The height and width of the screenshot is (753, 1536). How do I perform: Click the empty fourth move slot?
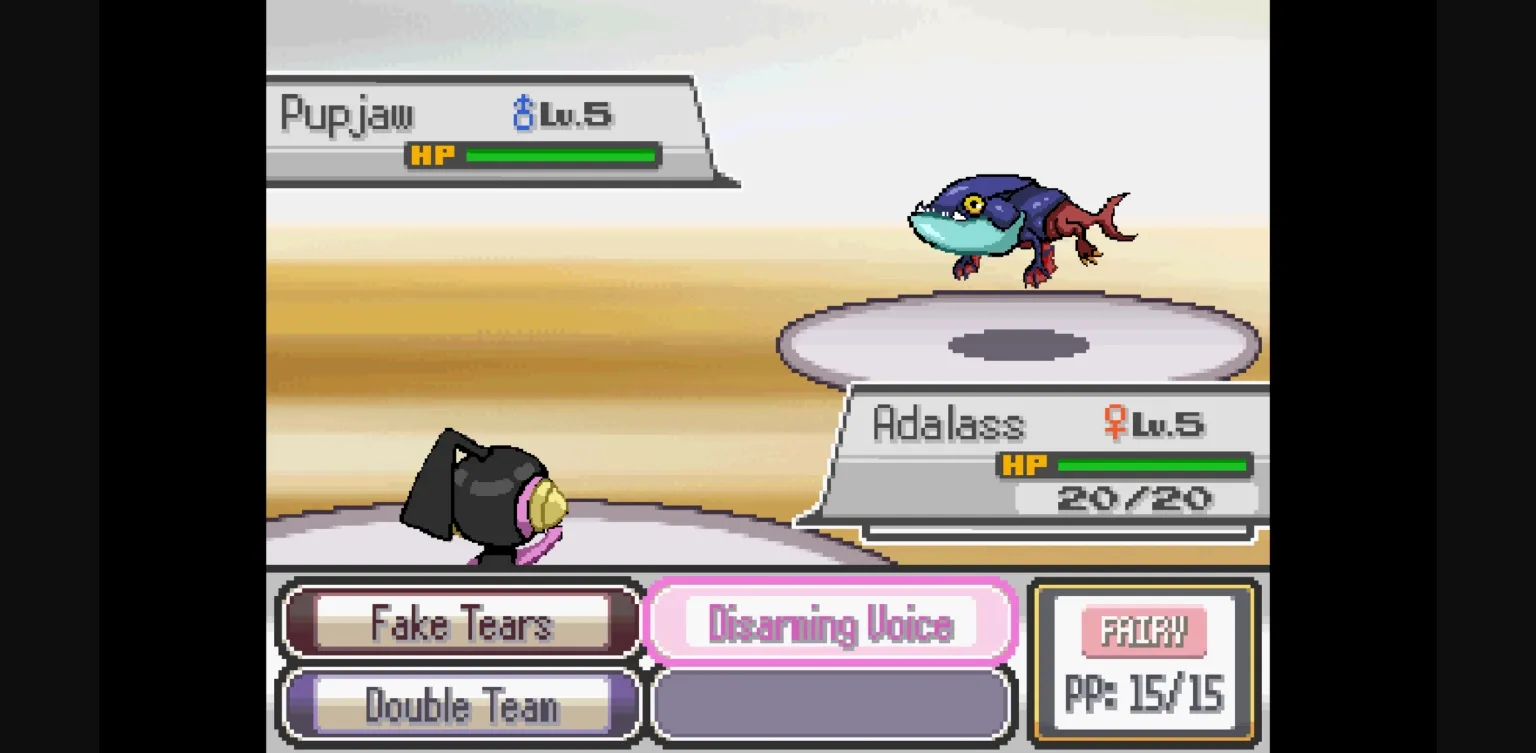coord(833,705)
